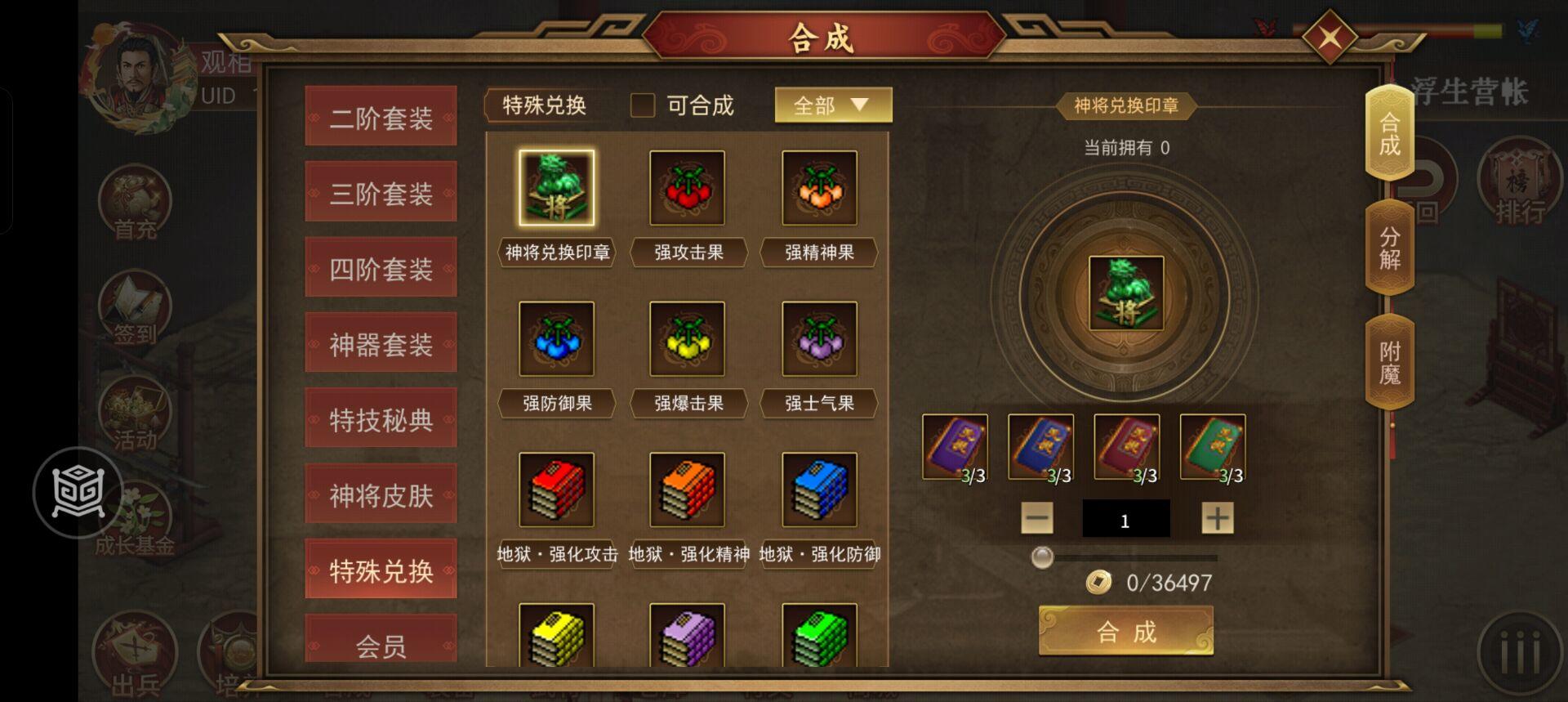Switch to the 附魔 tab
Viewport: 1568px width, 702px height.
[x=1388, y=360]
